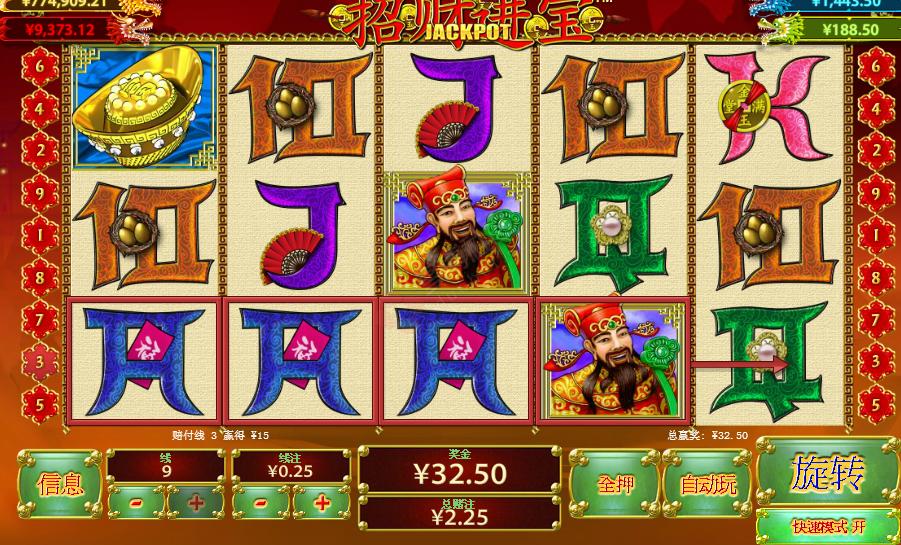Toggle the 快速模式 turbo mode

827,526
